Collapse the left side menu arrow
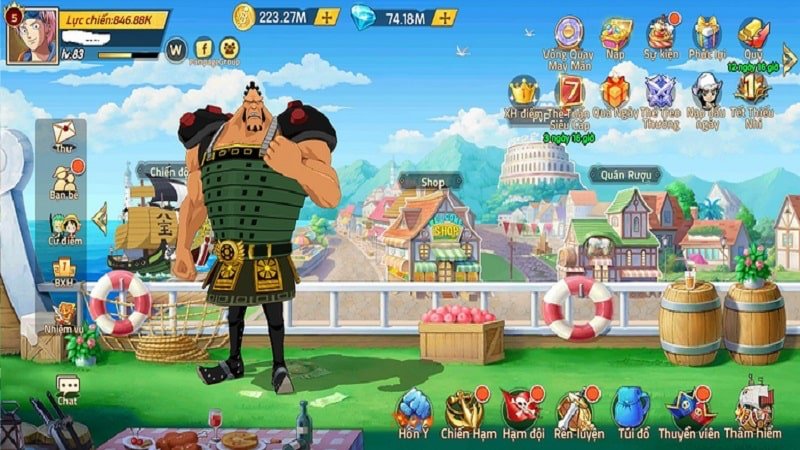800x450 pixels. pyautogui.click(x=99, y=217)
